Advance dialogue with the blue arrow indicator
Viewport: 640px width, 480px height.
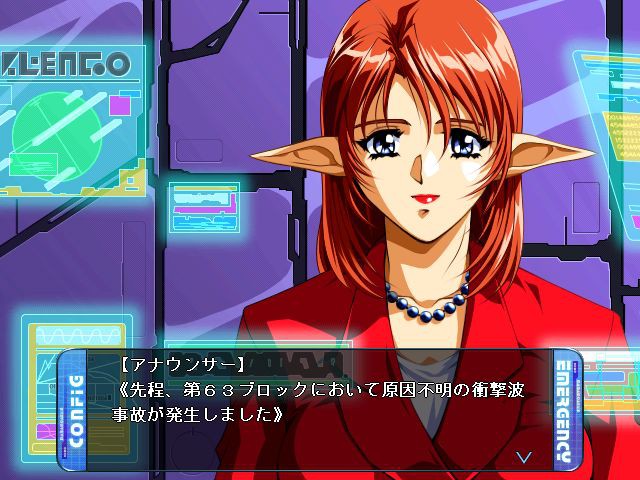[x=523, y=456]
